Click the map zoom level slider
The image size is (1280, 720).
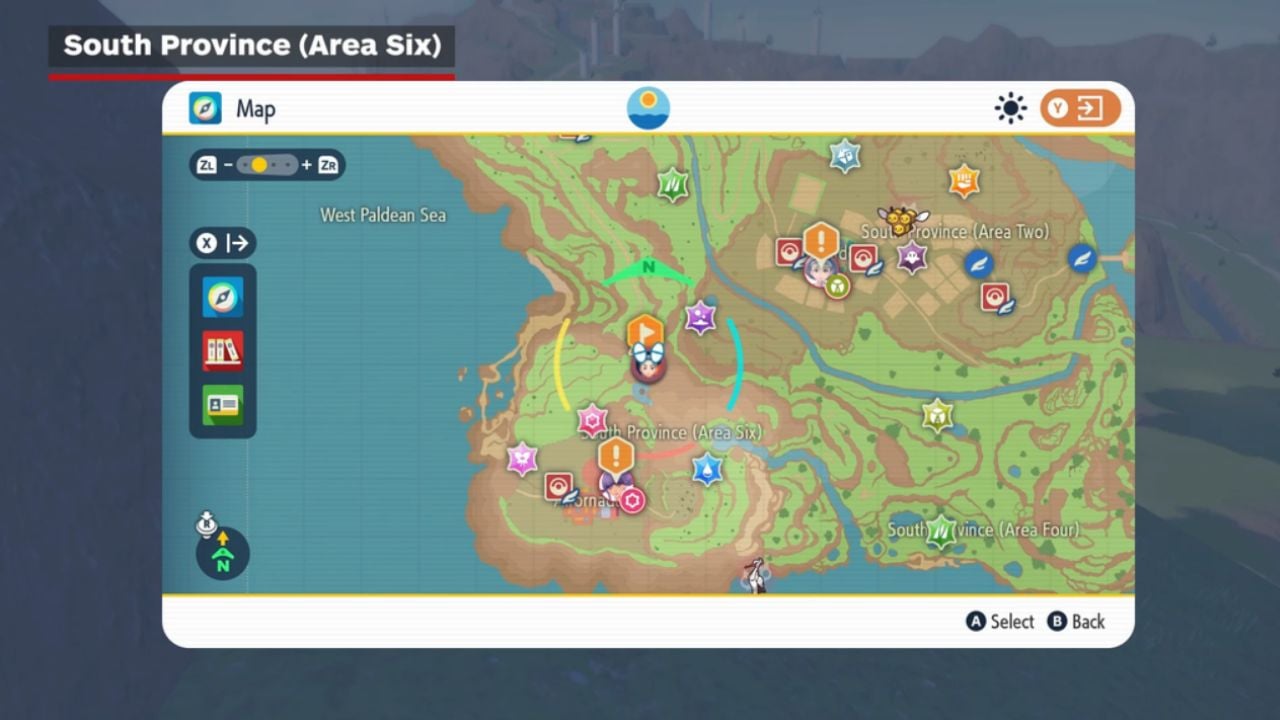pyautogui.click(x=267, y=165)
